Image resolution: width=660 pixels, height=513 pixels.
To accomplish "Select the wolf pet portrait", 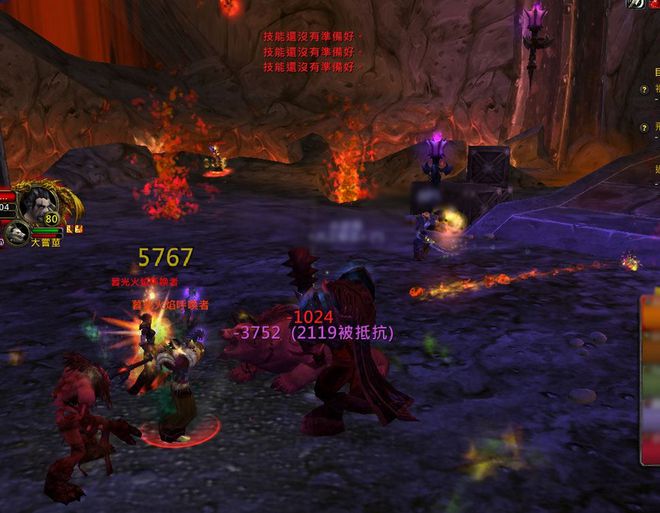I will click(x=16, y=234).
